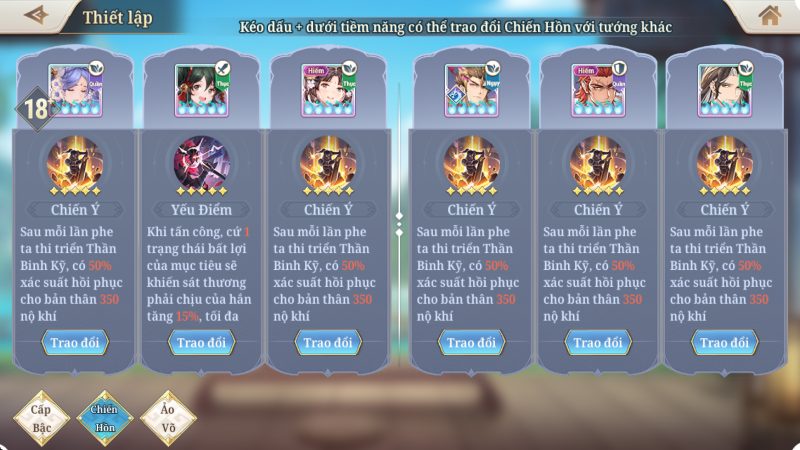Select the Yếu Điểm battle soul icon
This screenshot has height=450, width=800.
pyautogui.click(x=202, y=164)
